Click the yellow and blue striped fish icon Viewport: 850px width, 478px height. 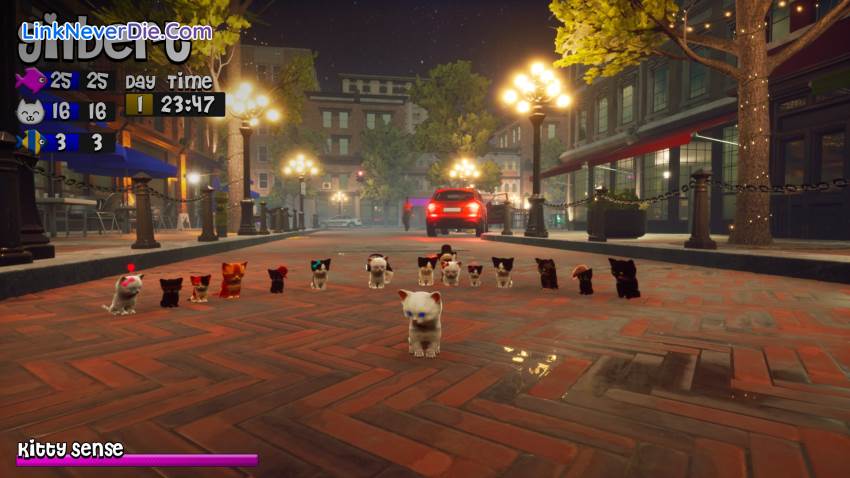coord(32,141)
